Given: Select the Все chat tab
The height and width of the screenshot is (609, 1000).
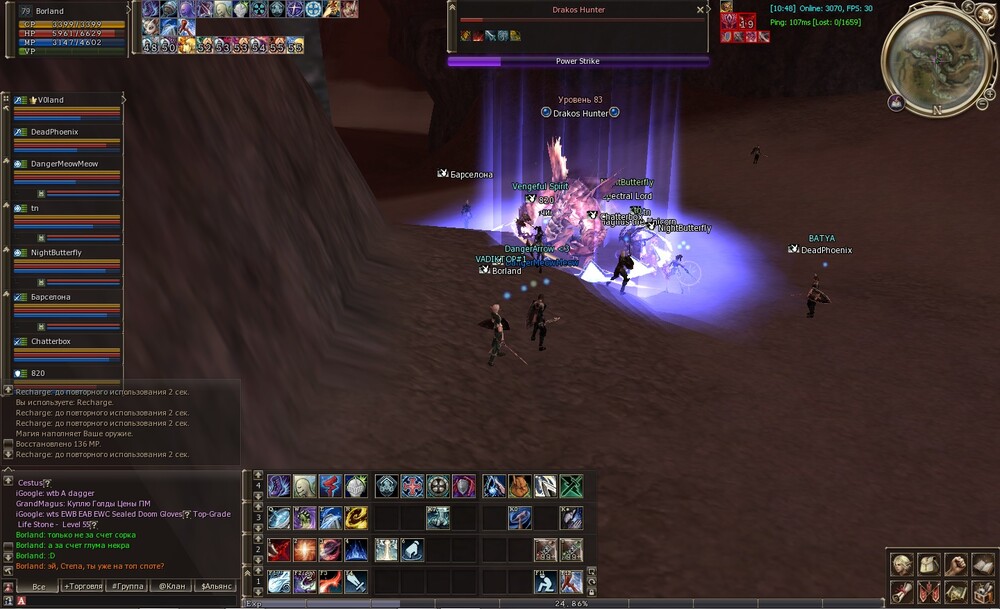Looking at the screenshot, I should (x=38, y=586).
